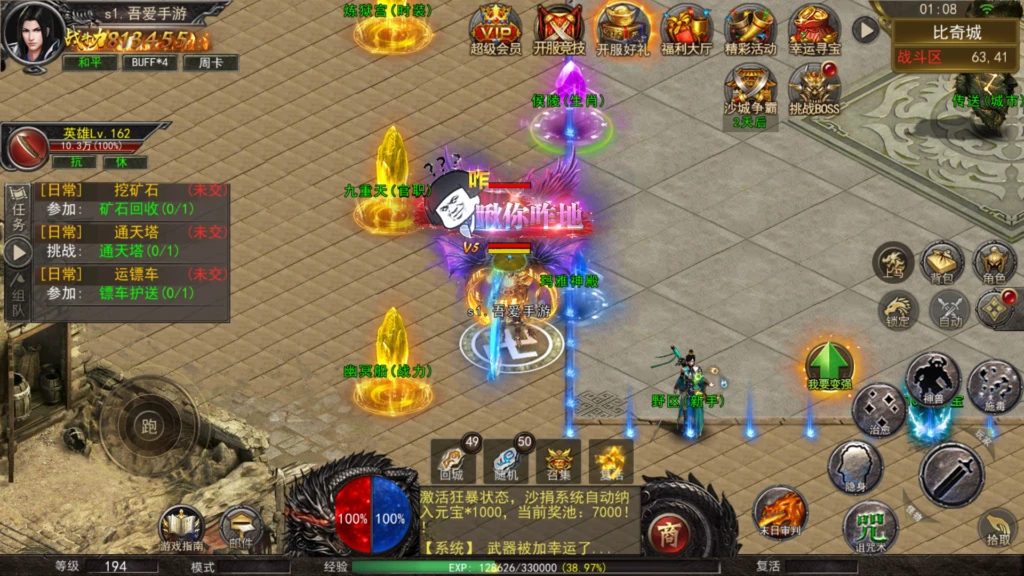Activate the 治愈 healing skill

[878, 410]
